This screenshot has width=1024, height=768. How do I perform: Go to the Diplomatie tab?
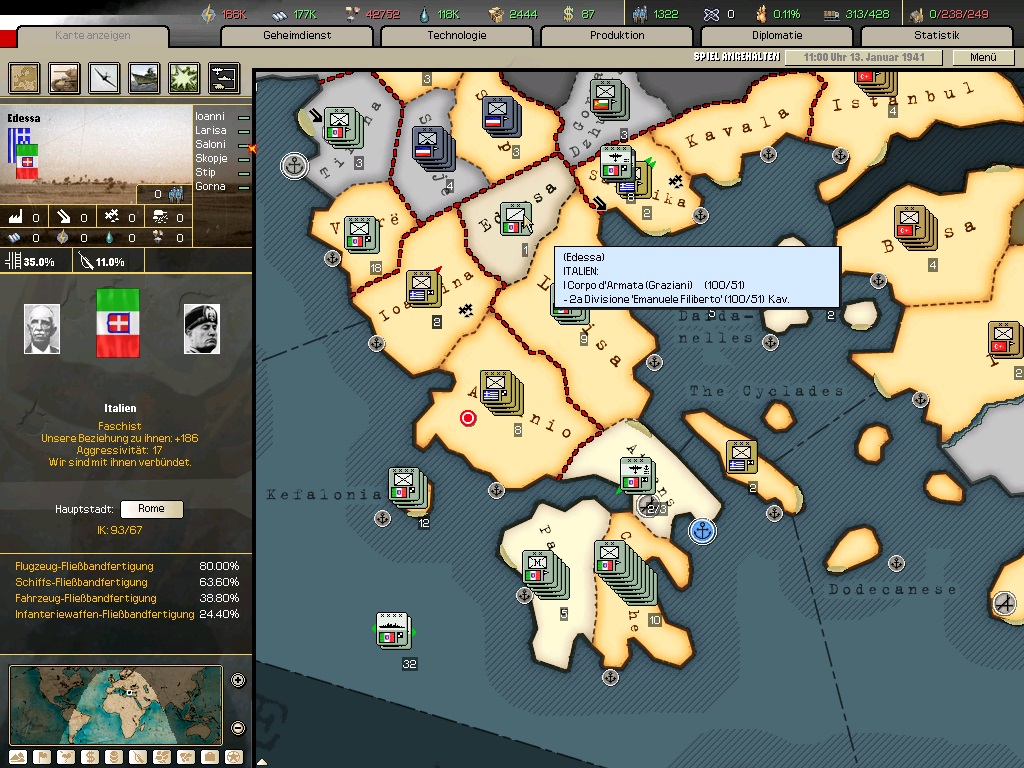(x=777, y=36)
